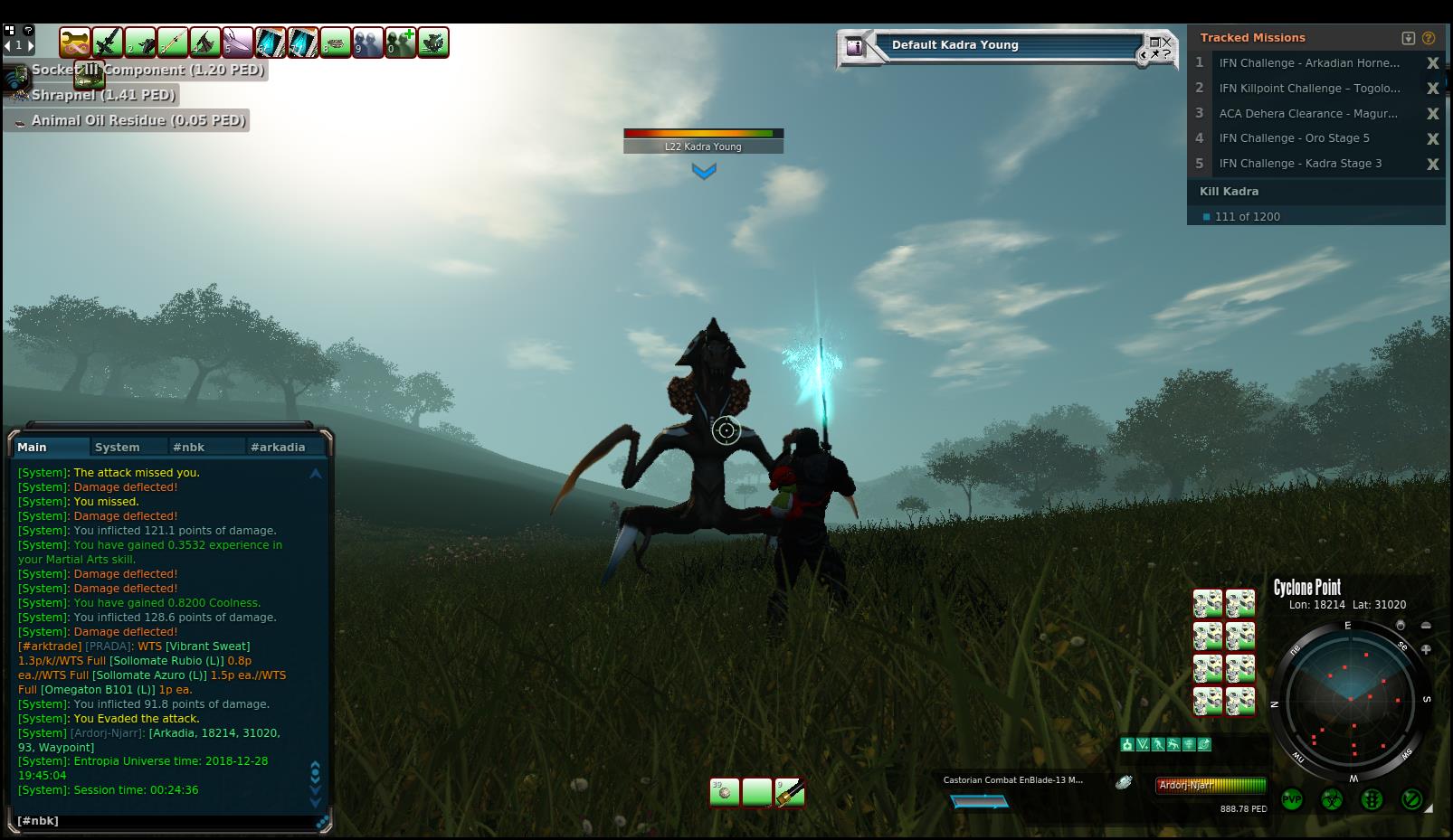Click the Shrapnel loot entry

[x=102, y=95]
